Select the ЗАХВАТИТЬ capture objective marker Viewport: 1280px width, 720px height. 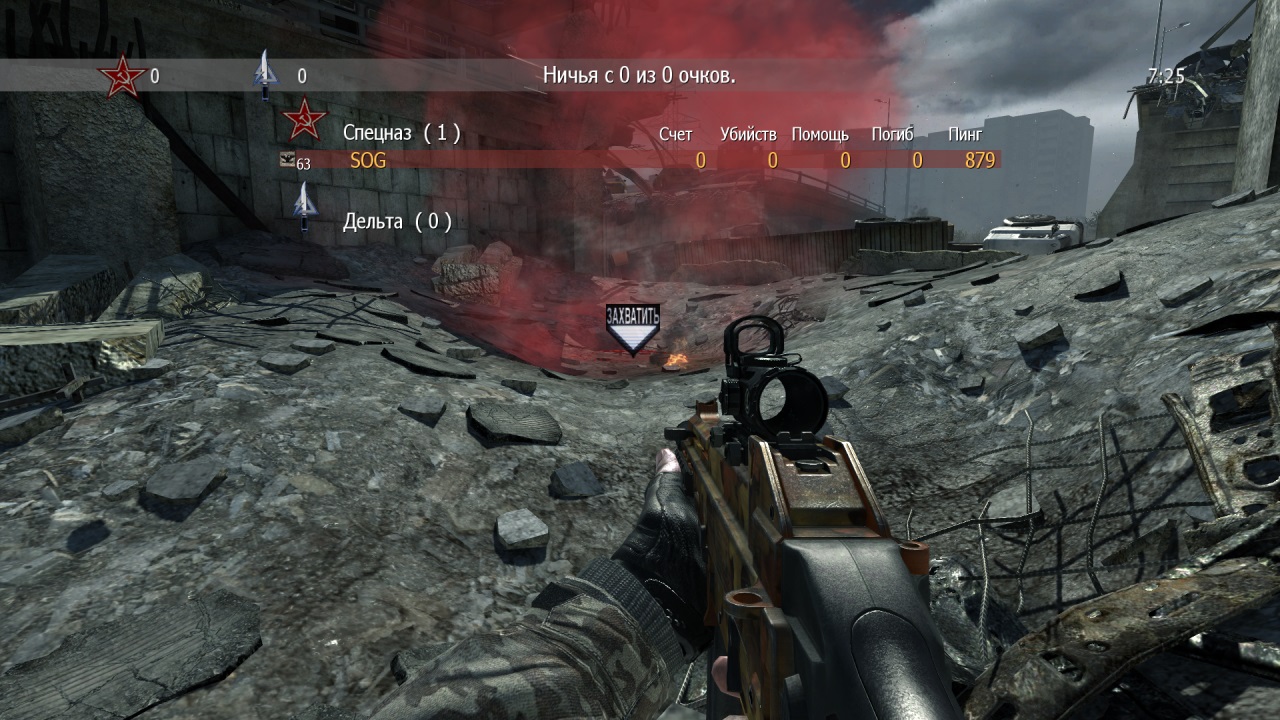(633, 329)
